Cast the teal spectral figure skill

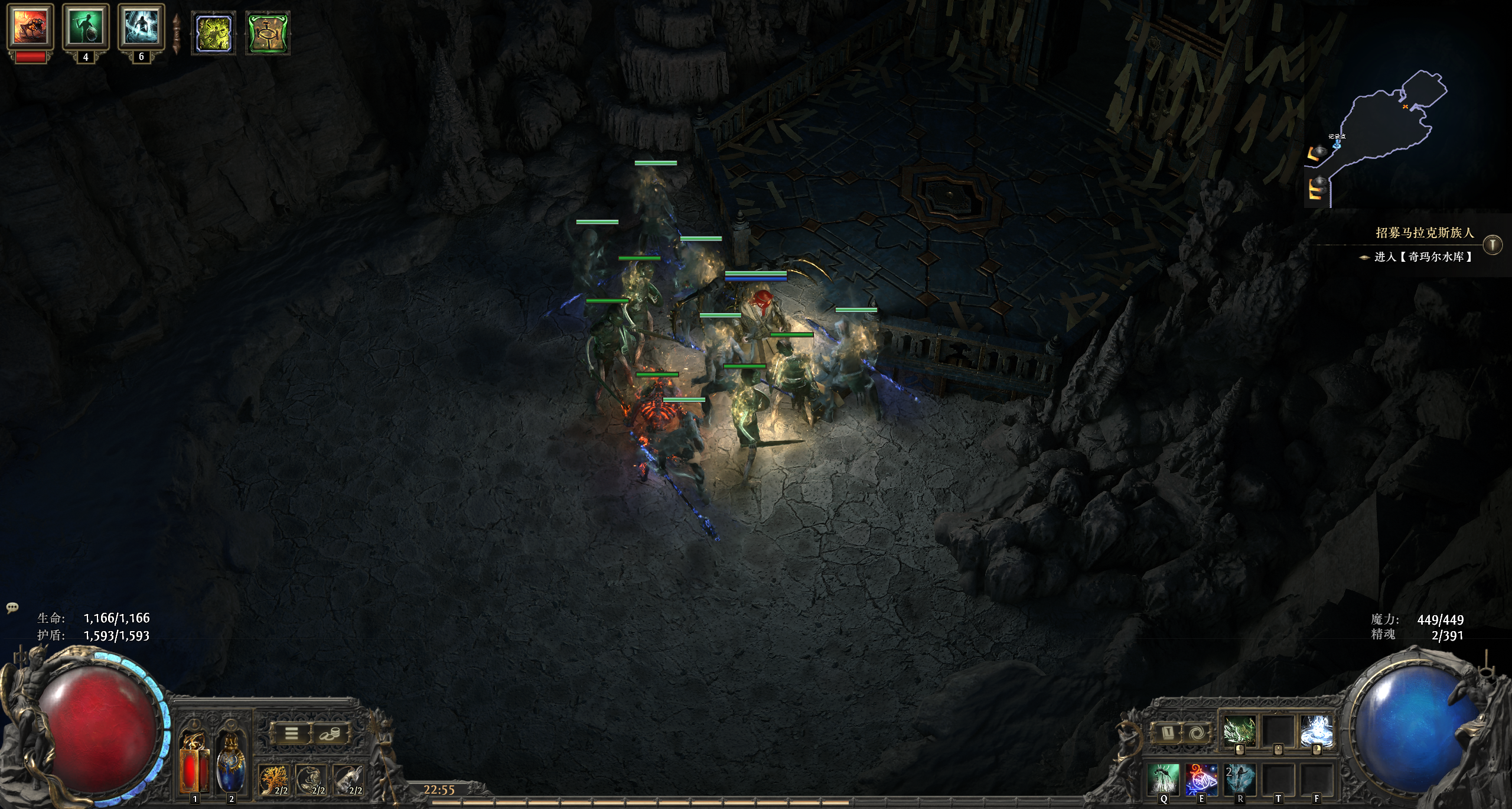click(1240, 778)
